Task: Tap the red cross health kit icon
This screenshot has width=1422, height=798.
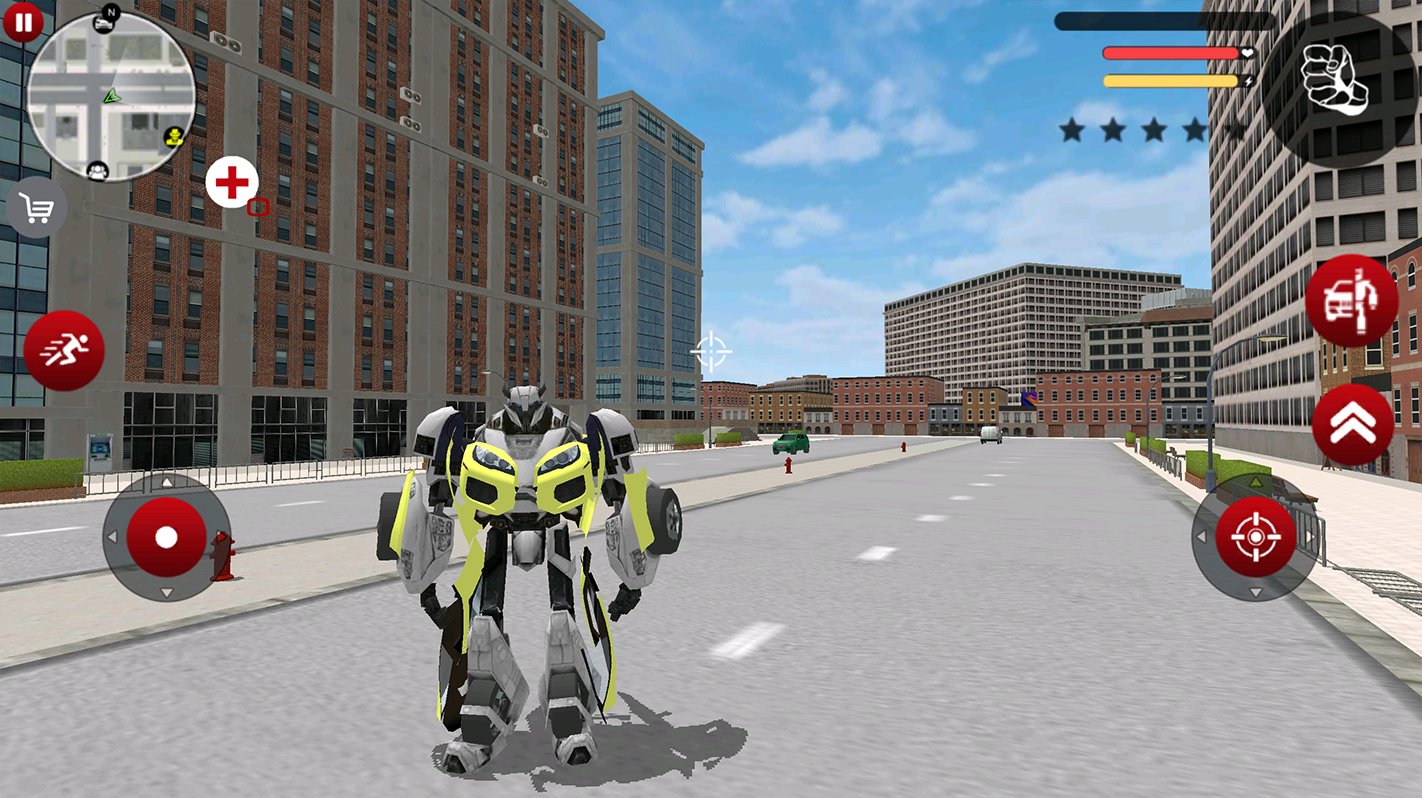Action: (231, 181)
